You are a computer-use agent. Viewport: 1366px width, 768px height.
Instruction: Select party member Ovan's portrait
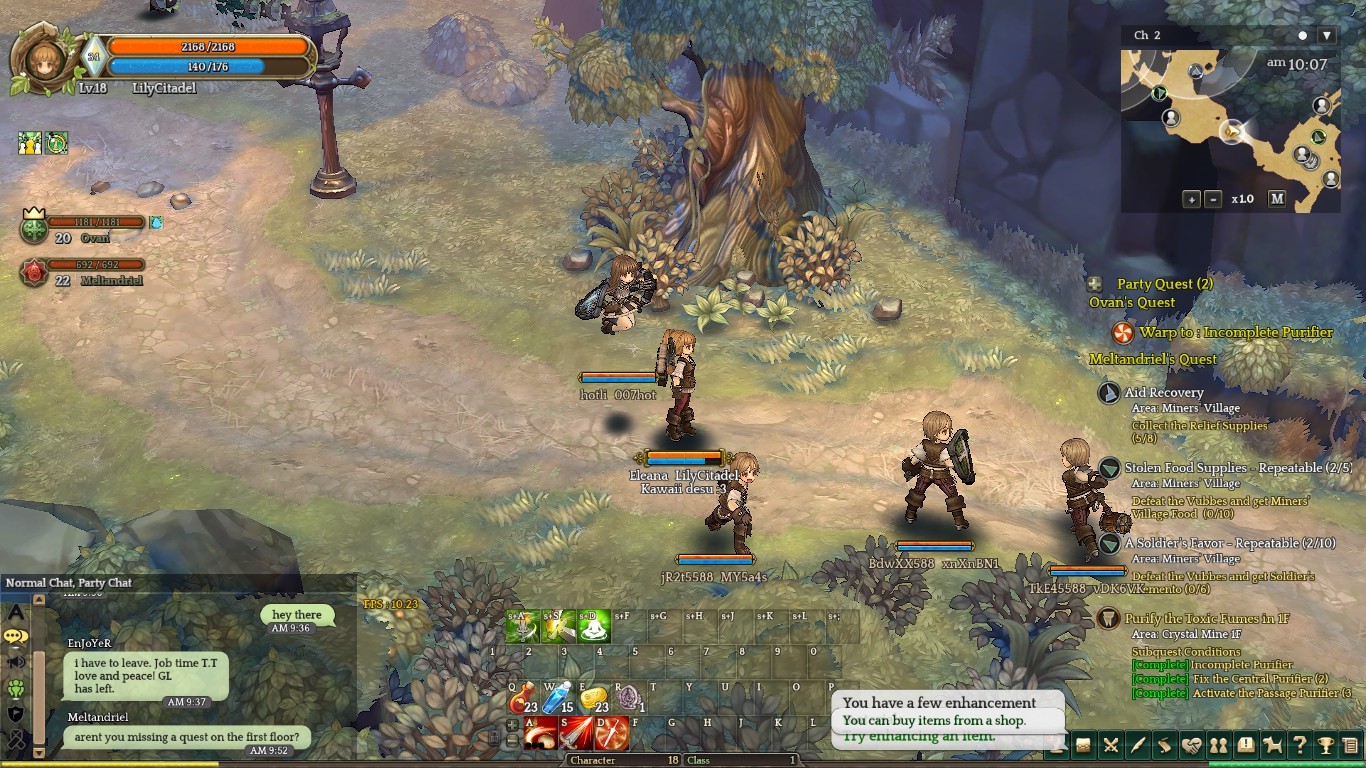coord(35,229)
